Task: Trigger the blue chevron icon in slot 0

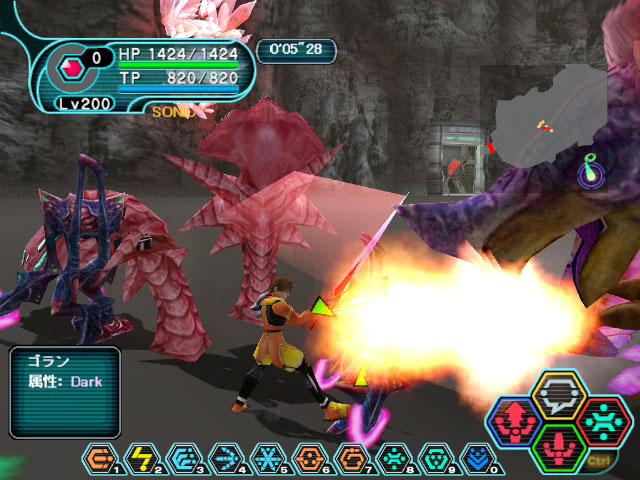Action: pyautogui.click(x=479, y=457)
